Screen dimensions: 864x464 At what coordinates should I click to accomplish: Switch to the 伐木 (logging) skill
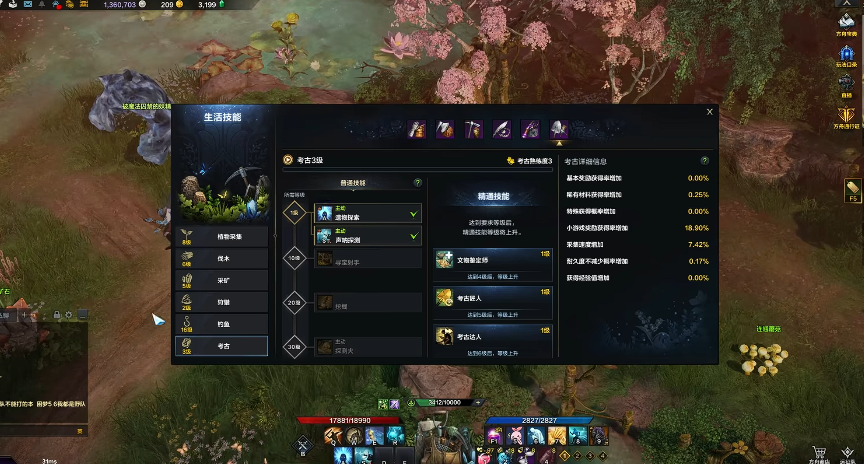[222, 258]
